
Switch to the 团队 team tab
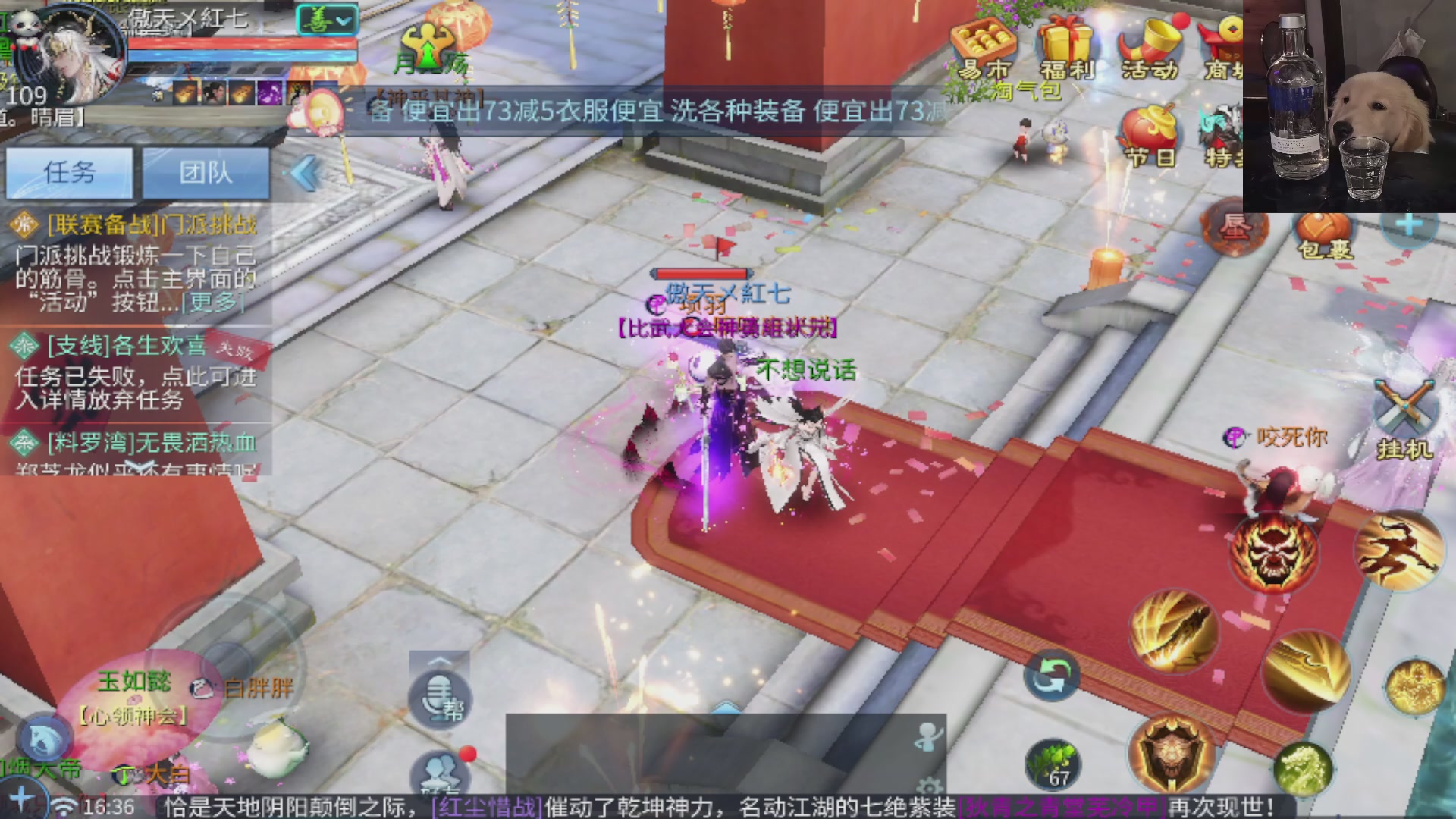[206, 173]
